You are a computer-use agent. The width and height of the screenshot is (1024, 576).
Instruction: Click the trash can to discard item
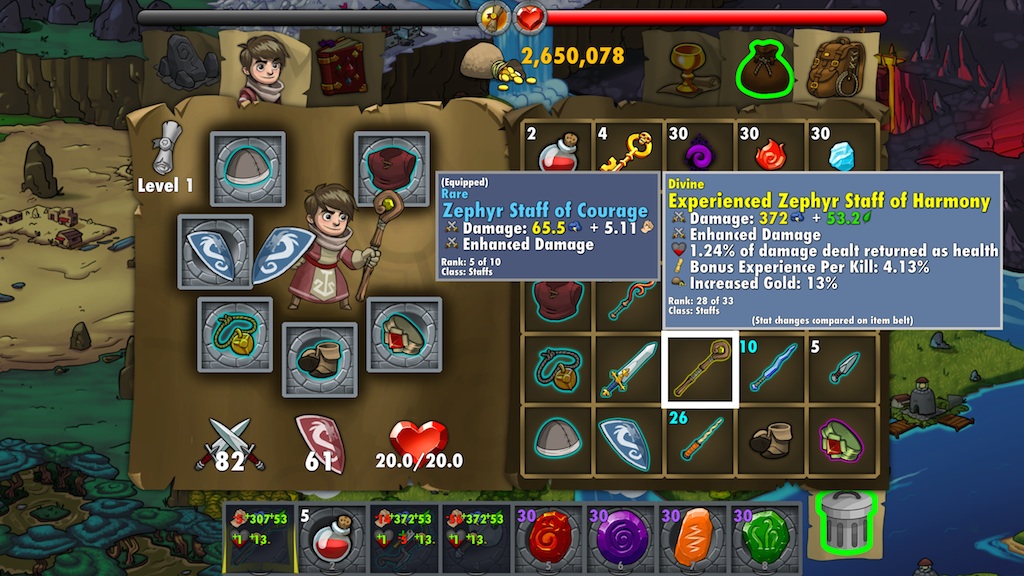pyautogui.click(x=845, y=522)
